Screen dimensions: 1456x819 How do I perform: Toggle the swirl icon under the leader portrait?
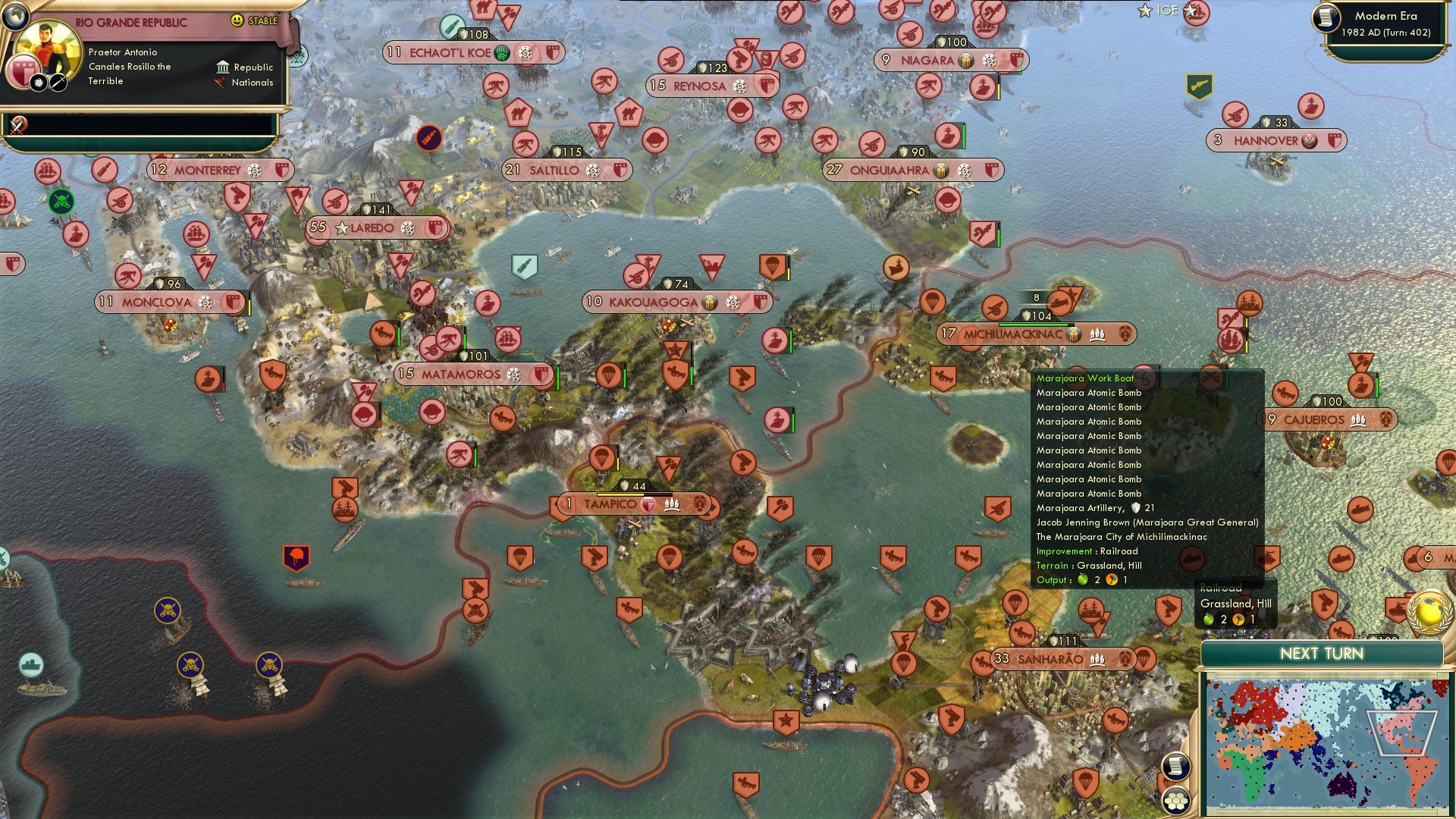tap(37, 83)
